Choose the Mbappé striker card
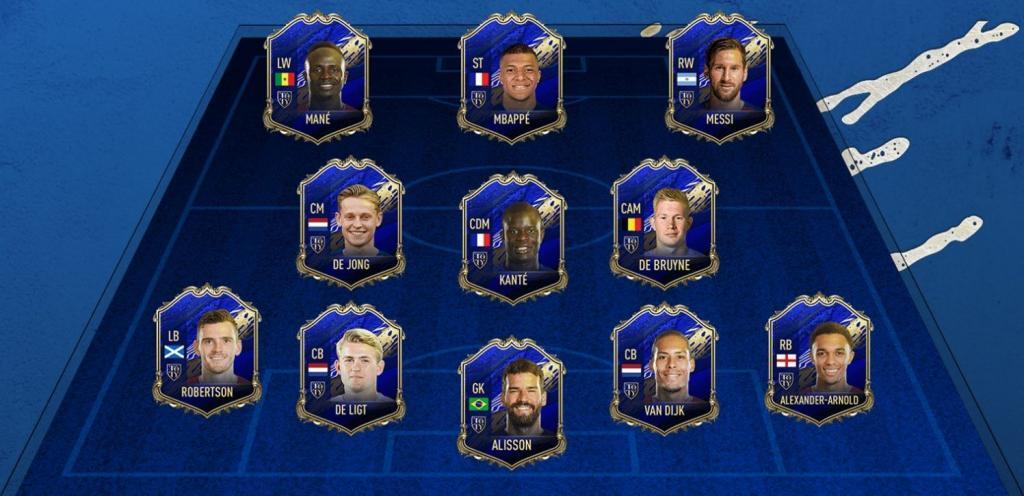The width and height of the screenshot is (1024, 496). point(512,78)
